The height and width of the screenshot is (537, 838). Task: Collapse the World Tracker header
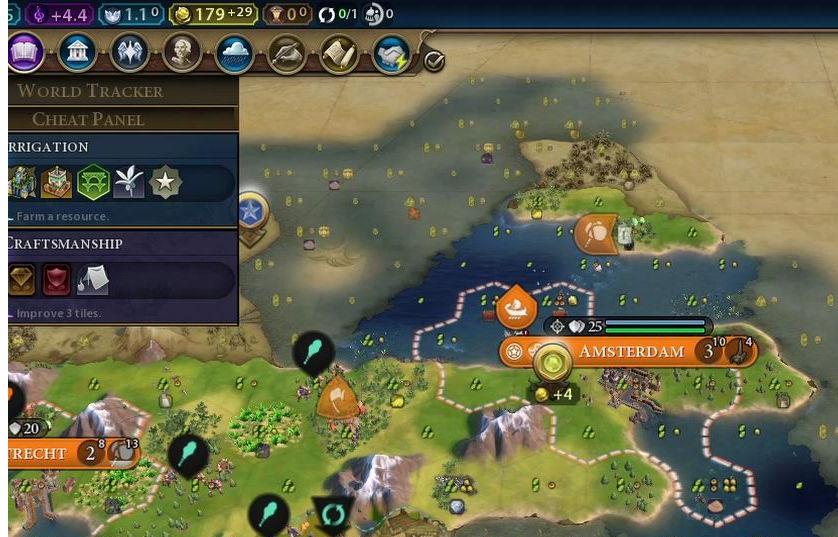90,91
